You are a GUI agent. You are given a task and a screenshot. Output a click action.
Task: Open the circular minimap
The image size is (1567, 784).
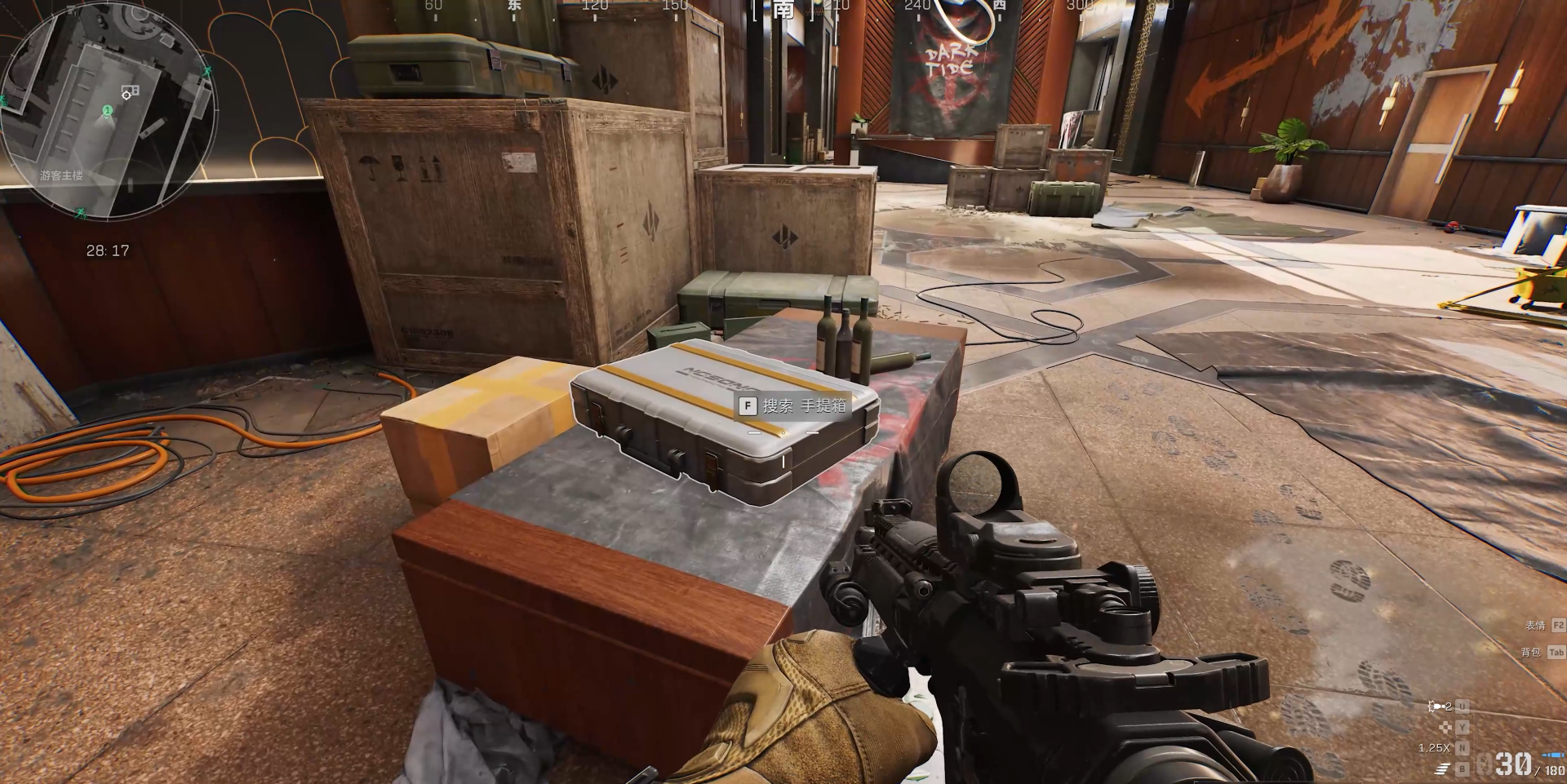(109, 111)
